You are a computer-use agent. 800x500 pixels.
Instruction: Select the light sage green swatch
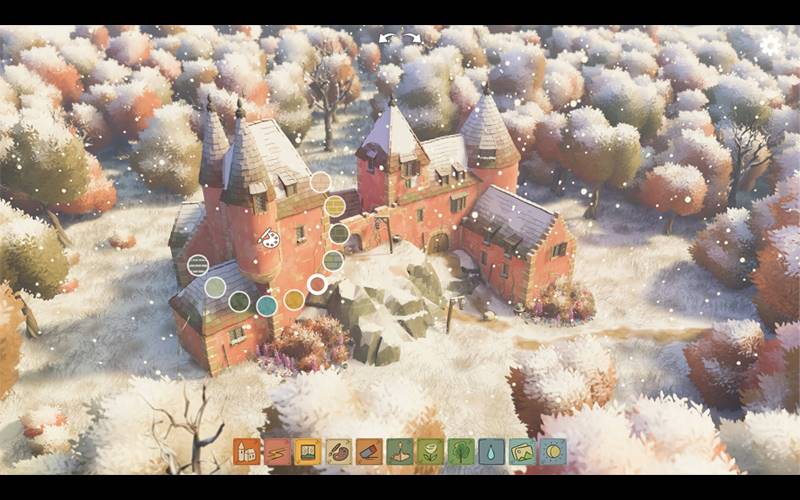215,288
